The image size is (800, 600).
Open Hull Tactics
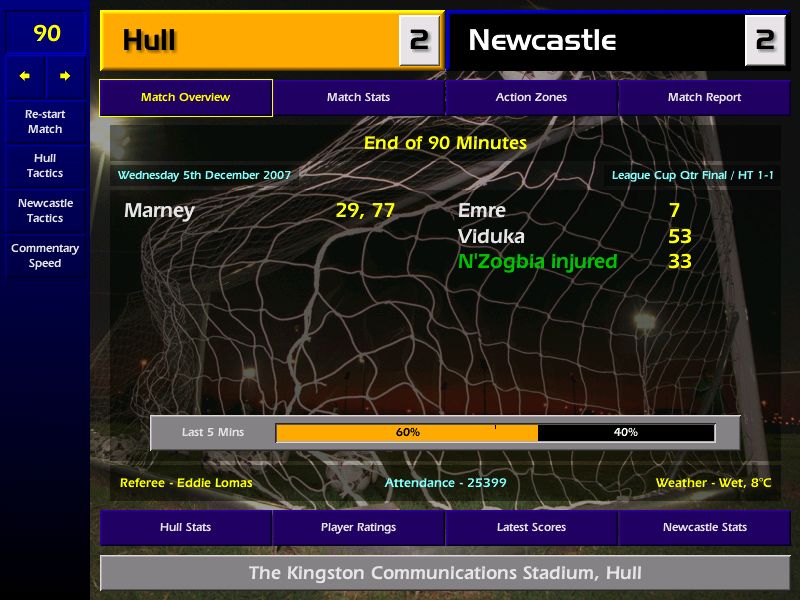[45, 166]
